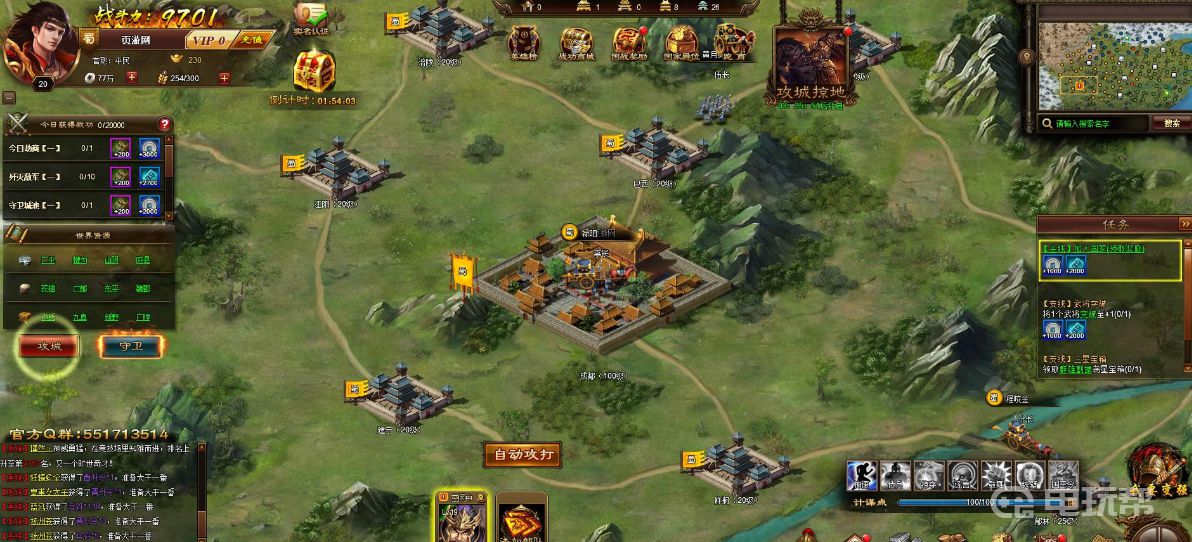Click the red 攻城 (siege) button
1192x542 pixels.
pos(49,346)
